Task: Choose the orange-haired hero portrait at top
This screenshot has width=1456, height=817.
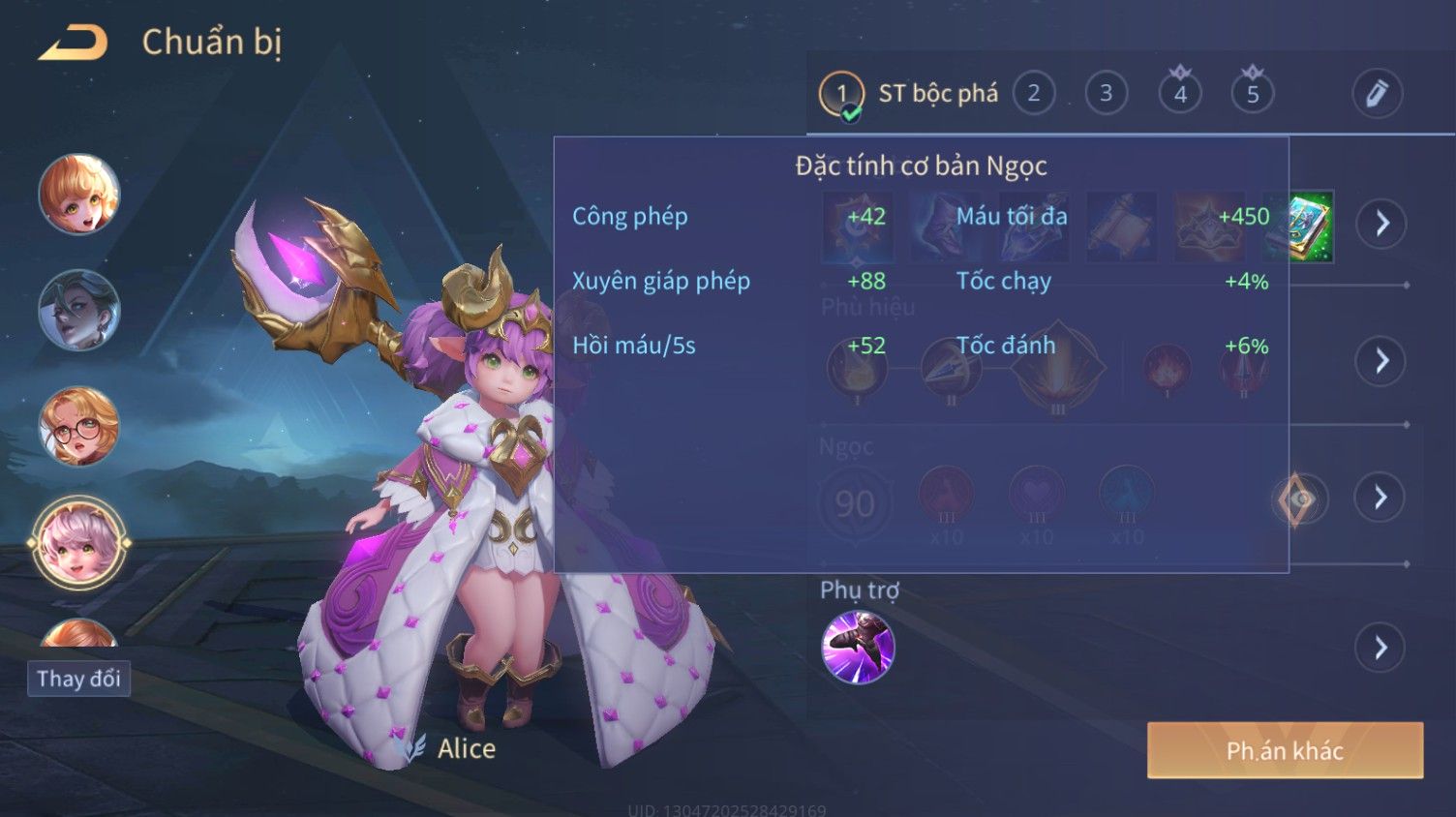Action: point(79,194)
